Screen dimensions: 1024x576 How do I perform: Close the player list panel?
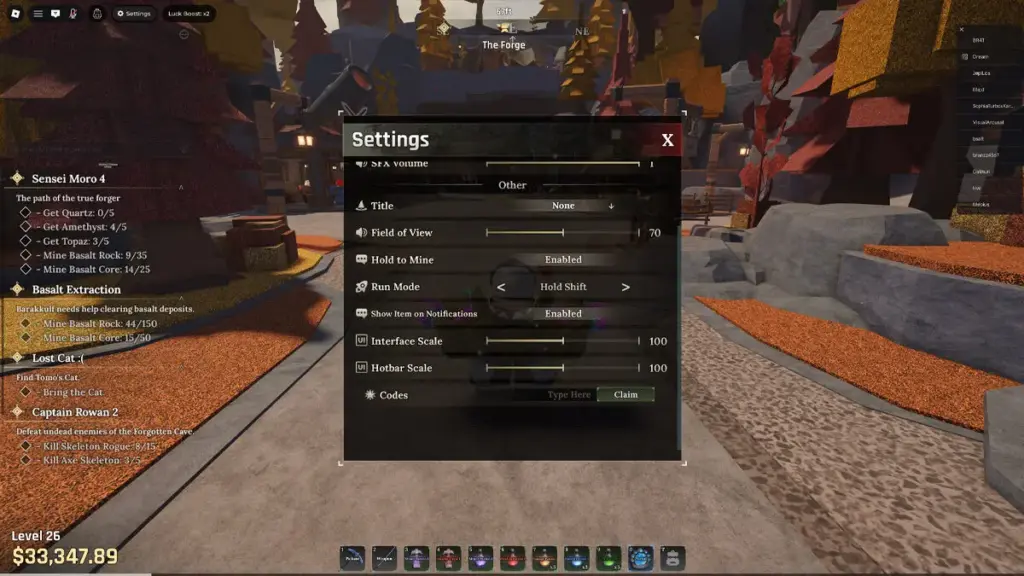tap(962, 29)
